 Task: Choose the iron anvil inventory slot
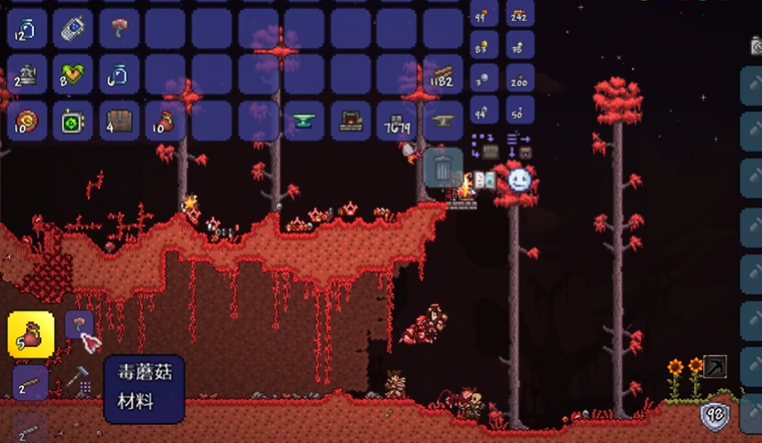click(x=442, y=120)
